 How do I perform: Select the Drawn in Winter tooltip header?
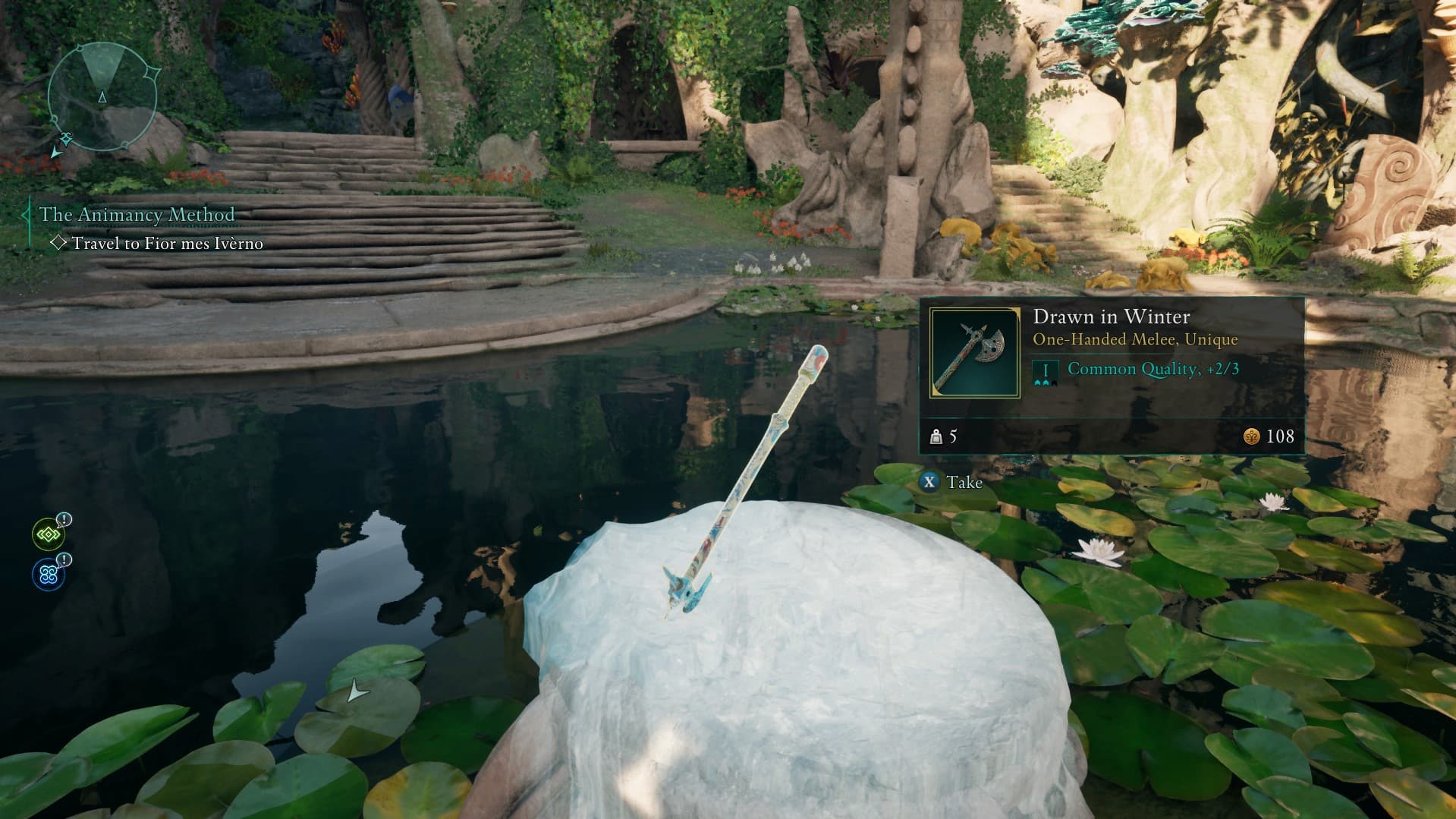1112,317
